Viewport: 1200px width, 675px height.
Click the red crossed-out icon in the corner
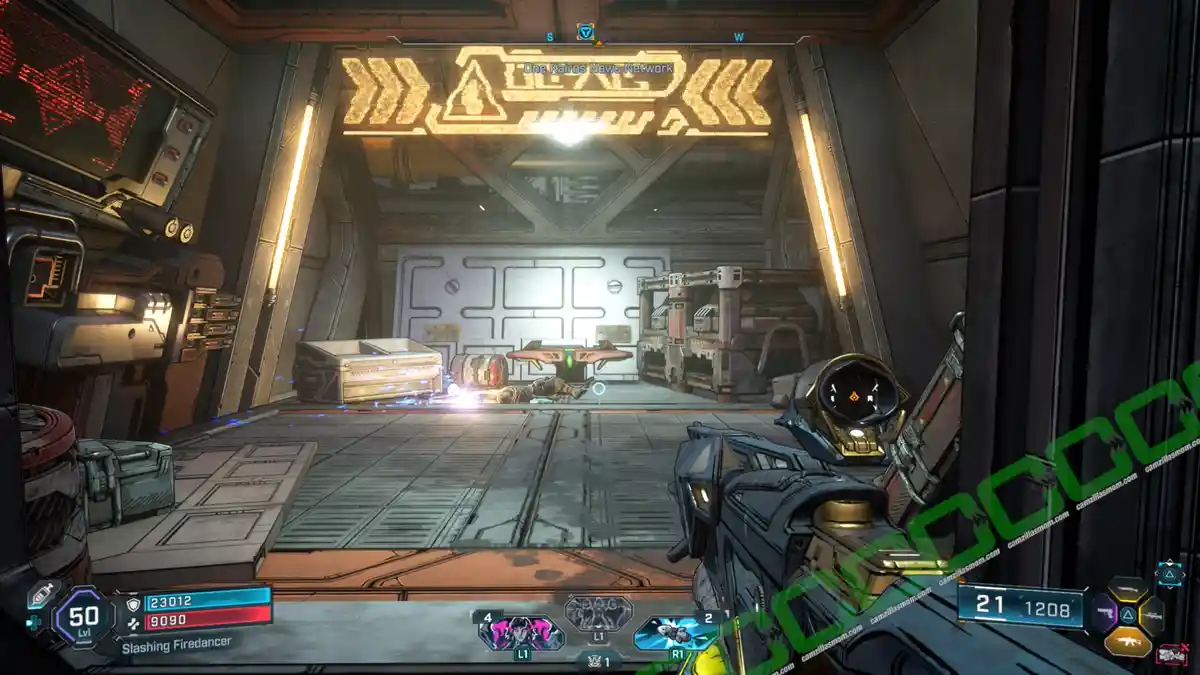tap(1171, 655)
